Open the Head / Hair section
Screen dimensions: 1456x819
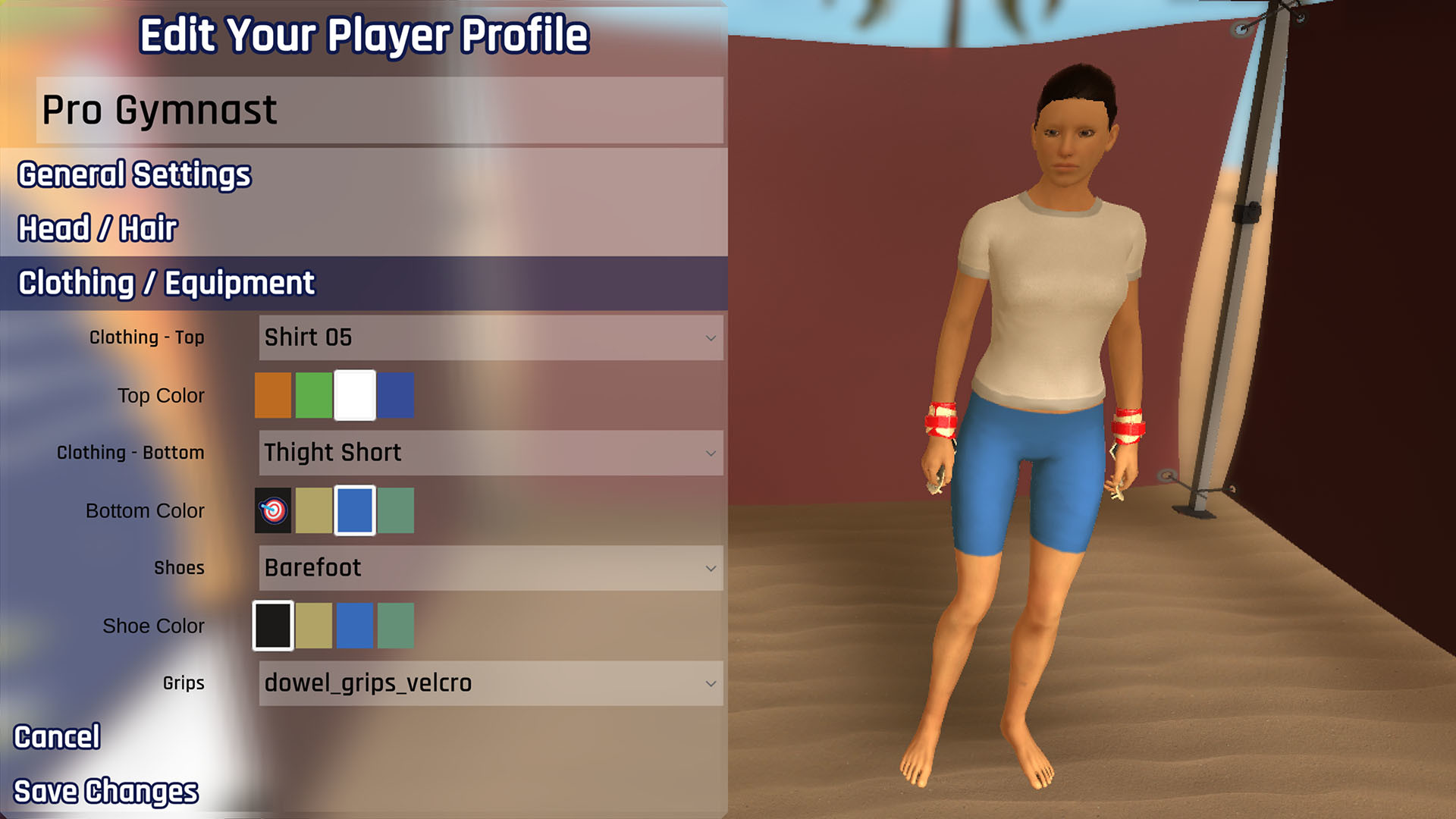97,227
